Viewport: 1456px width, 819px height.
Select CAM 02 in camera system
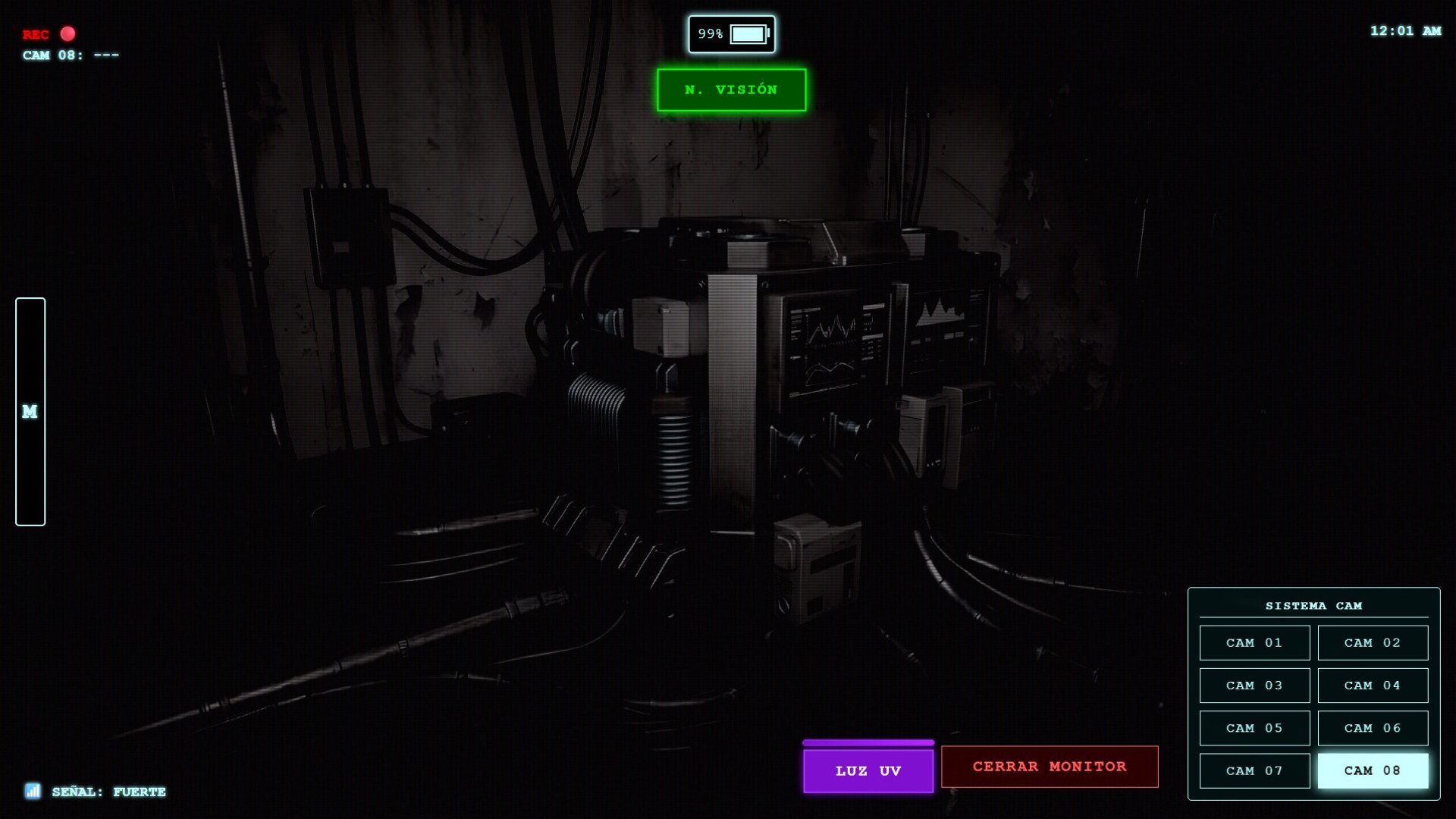[1373, 643]
